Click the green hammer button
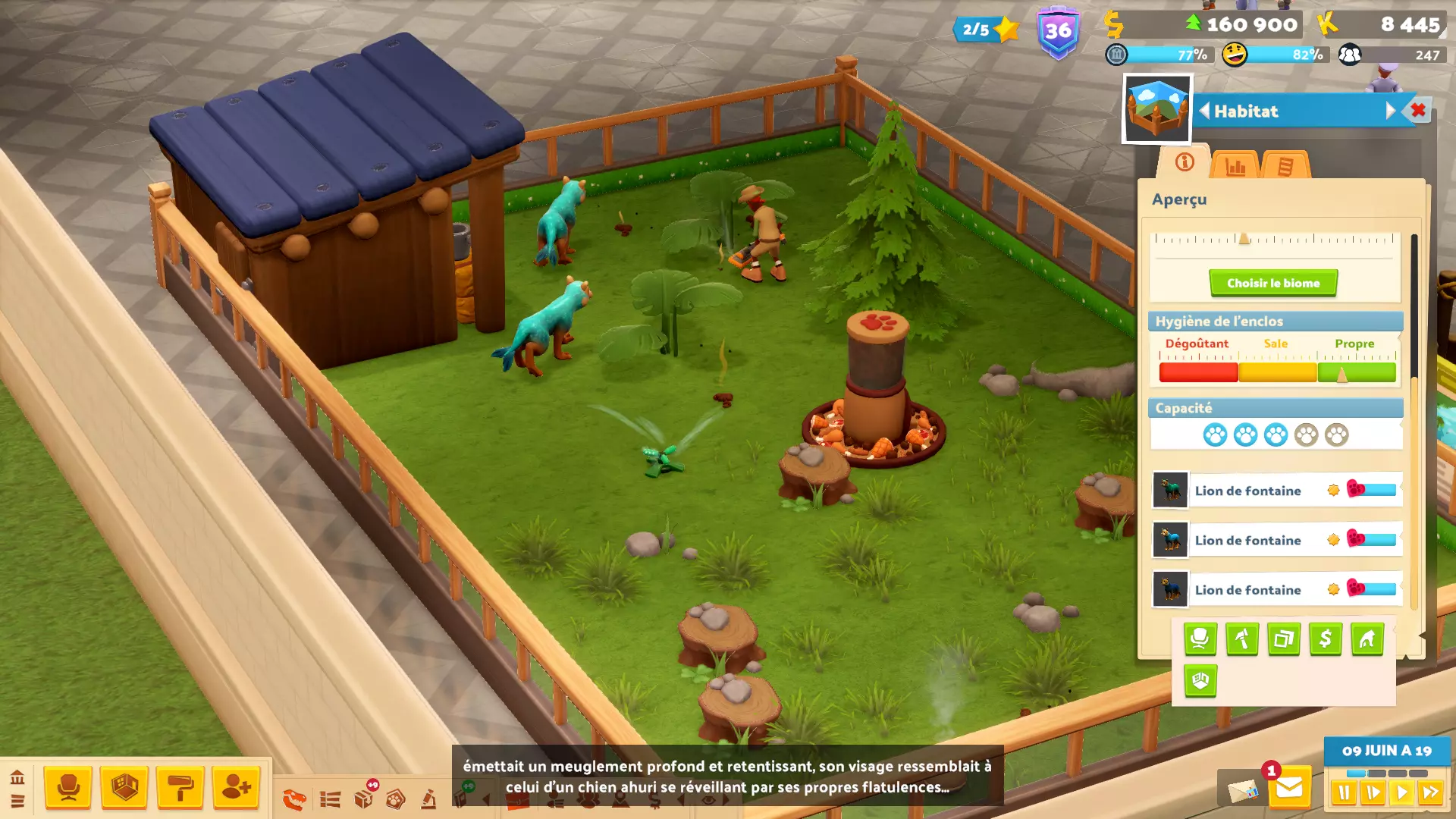Image resolution: width=1456 pixels, height=819 pixels. click(1241, 639)
